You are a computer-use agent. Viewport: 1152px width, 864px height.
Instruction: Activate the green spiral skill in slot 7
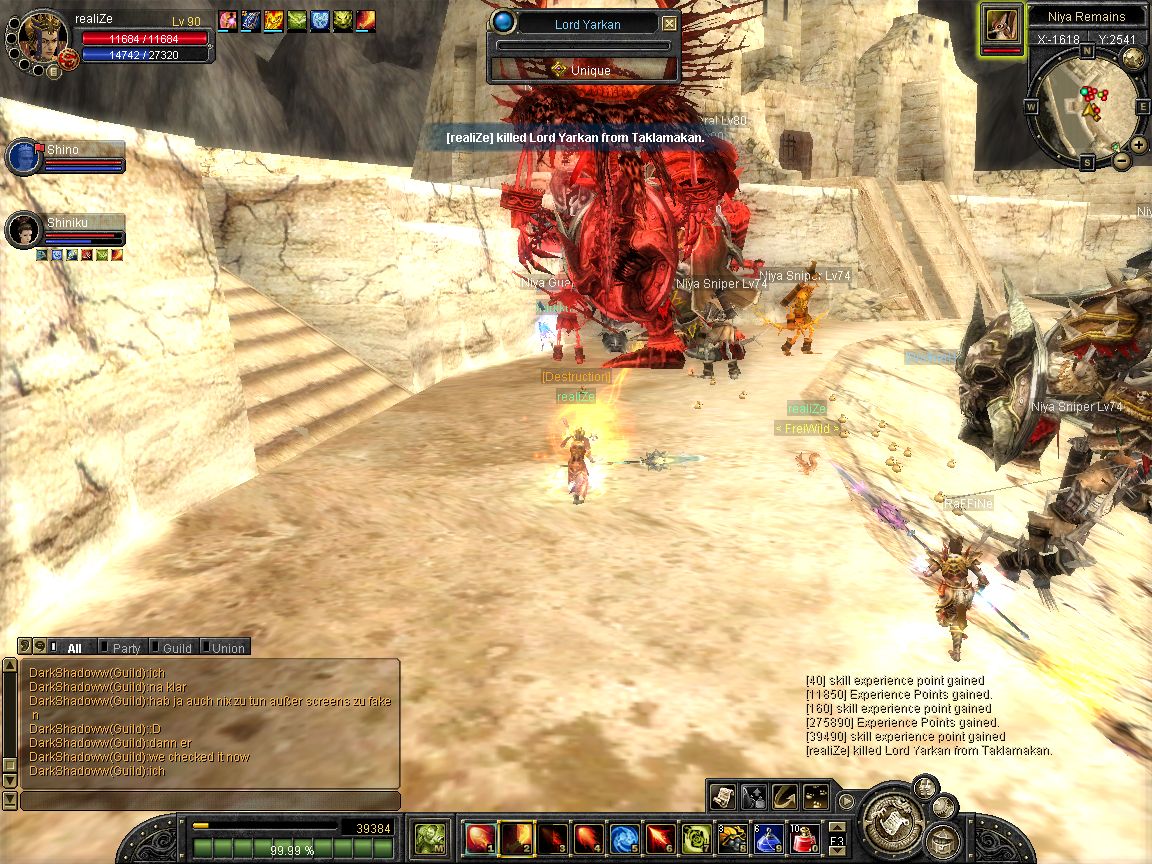[x=696, y=837]
